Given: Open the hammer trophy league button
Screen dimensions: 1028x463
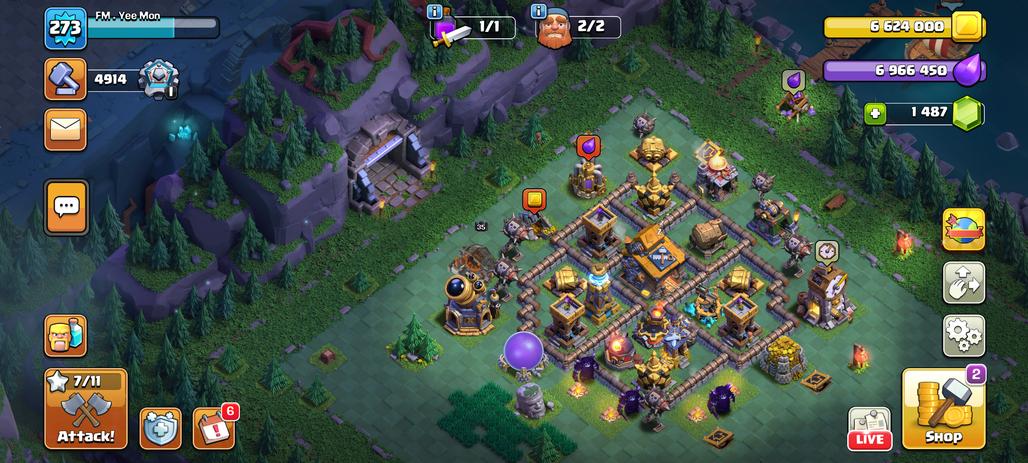Looking at the screenshot, I should 65,79.
